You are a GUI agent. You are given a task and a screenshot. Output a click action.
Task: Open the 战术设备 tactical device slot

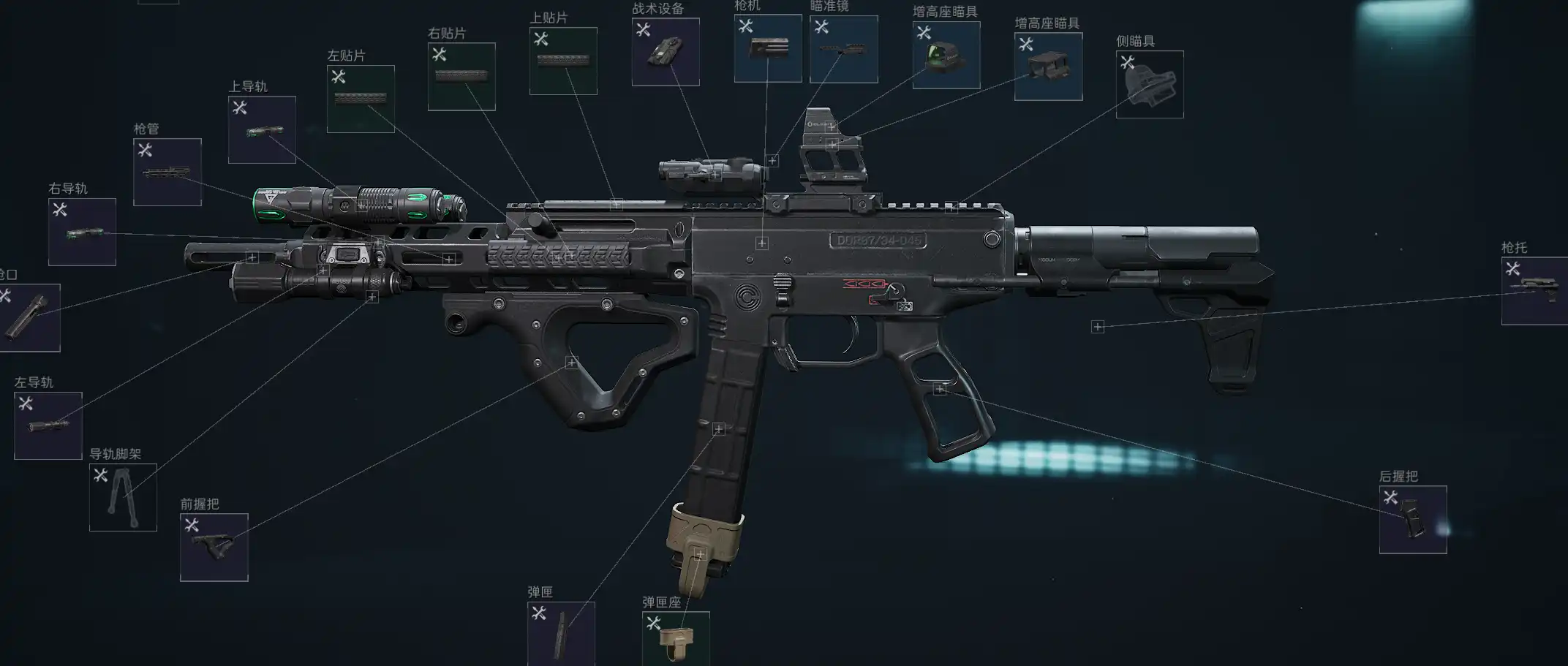click(x=666, y=52)
